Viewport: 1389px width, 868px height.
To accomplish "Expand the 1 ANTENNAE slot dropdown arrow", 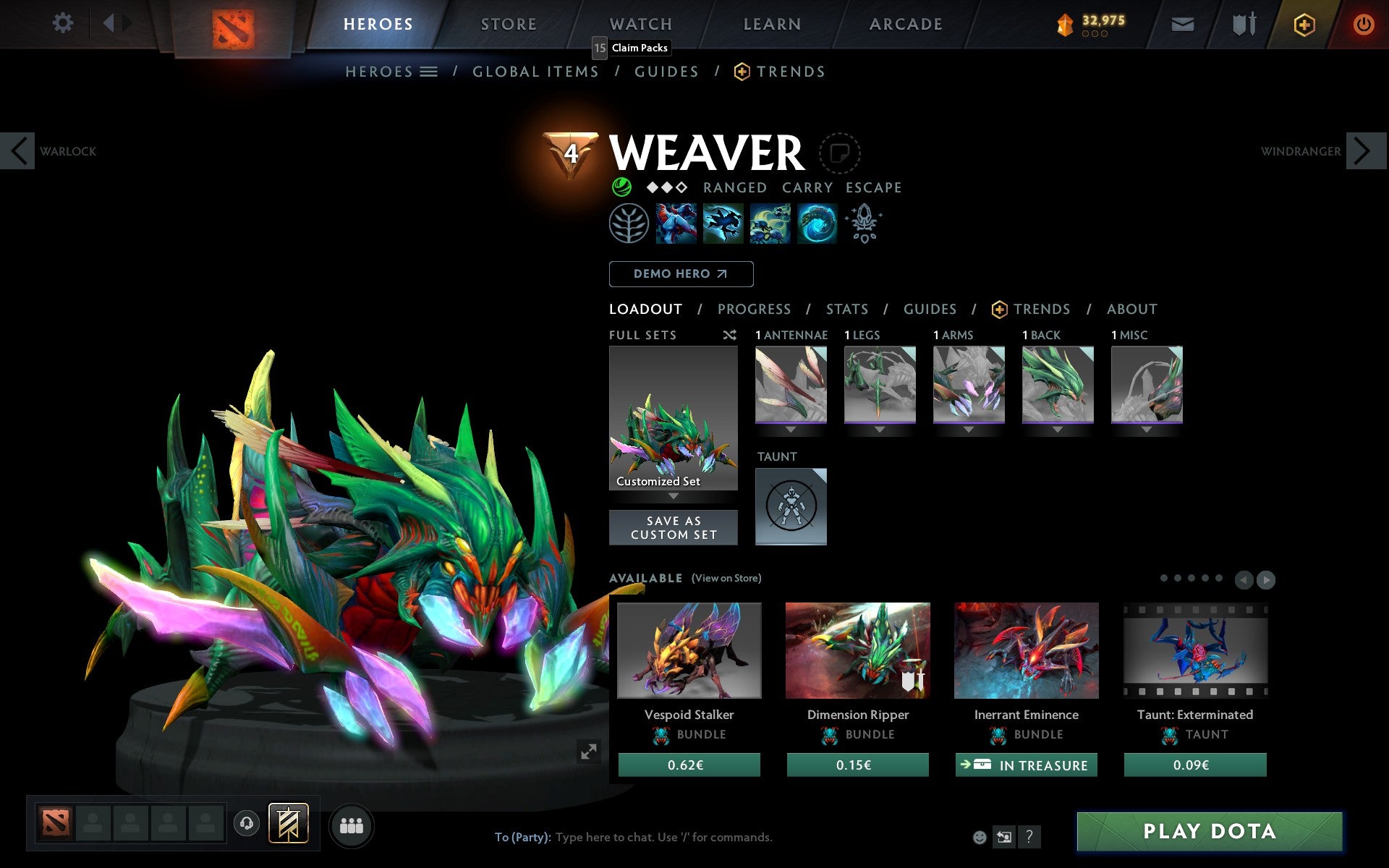I will 791,428.
